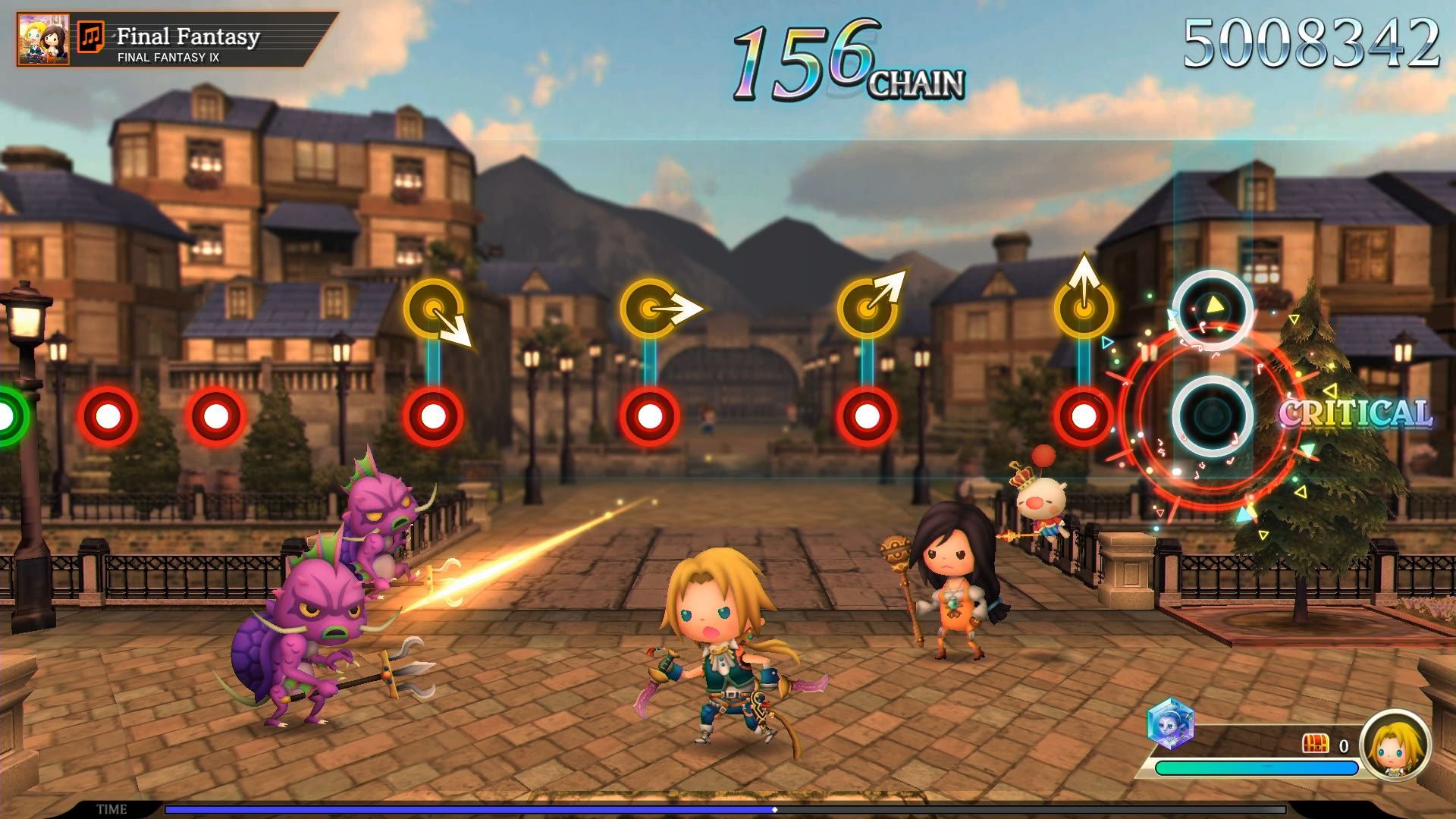
Task: Hit the lower trigger ring target
Action: [1212, 416]
